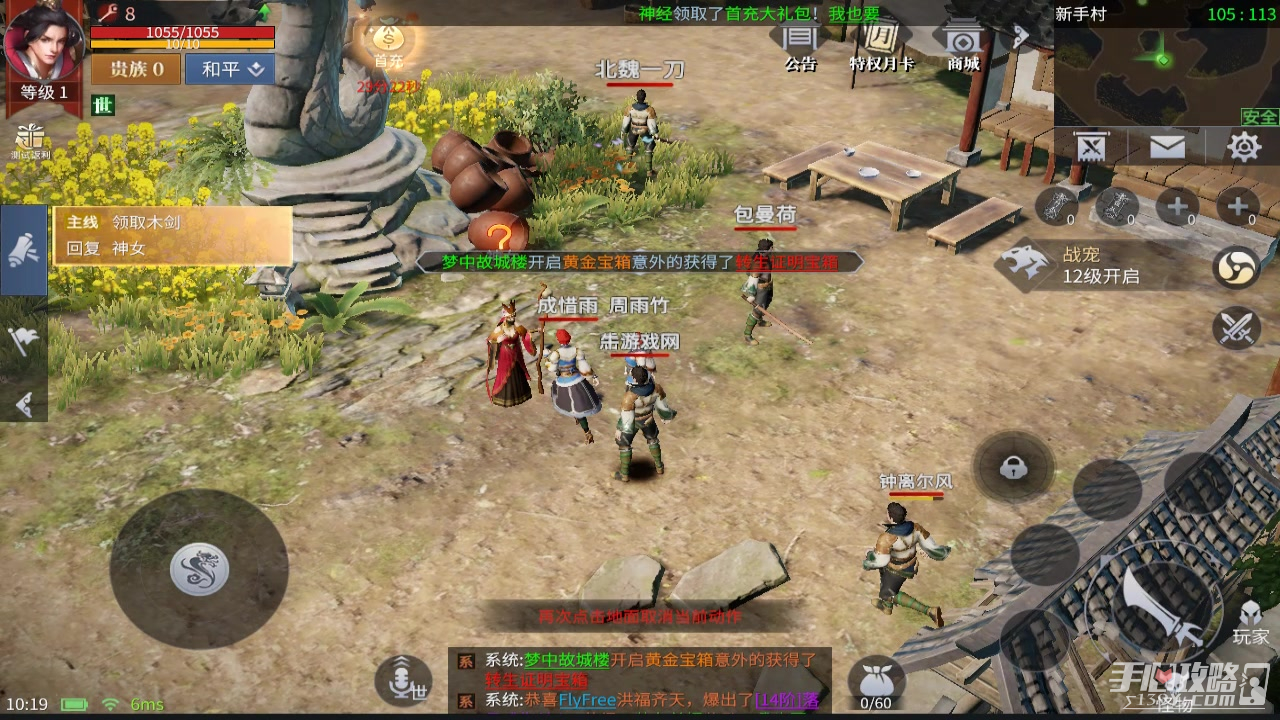Open the 特权月卡 monthly card
Screen dimensions: 1280x720
point(881,45)
